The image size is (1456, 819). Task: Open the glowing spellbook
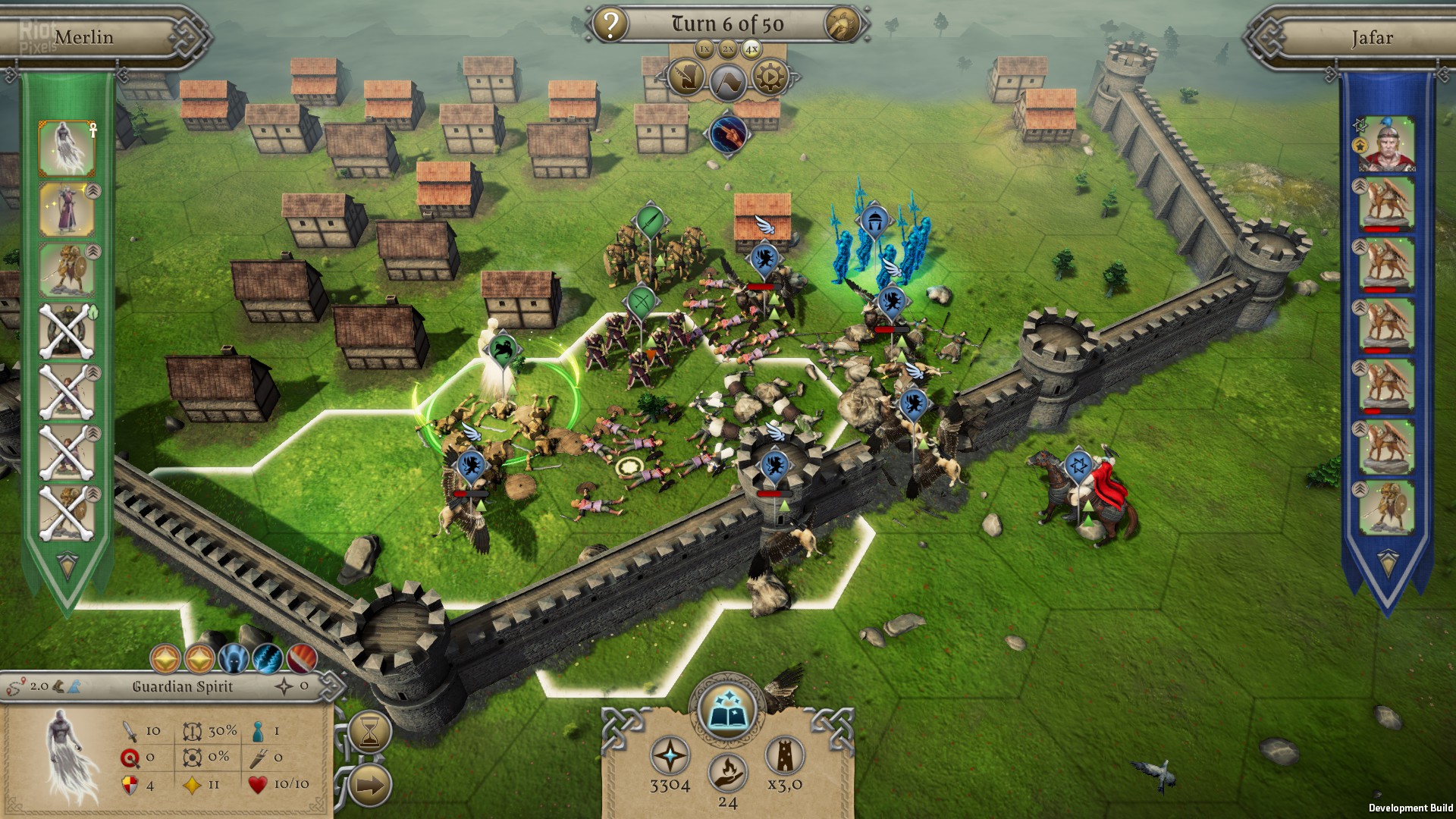coord(727,710)
